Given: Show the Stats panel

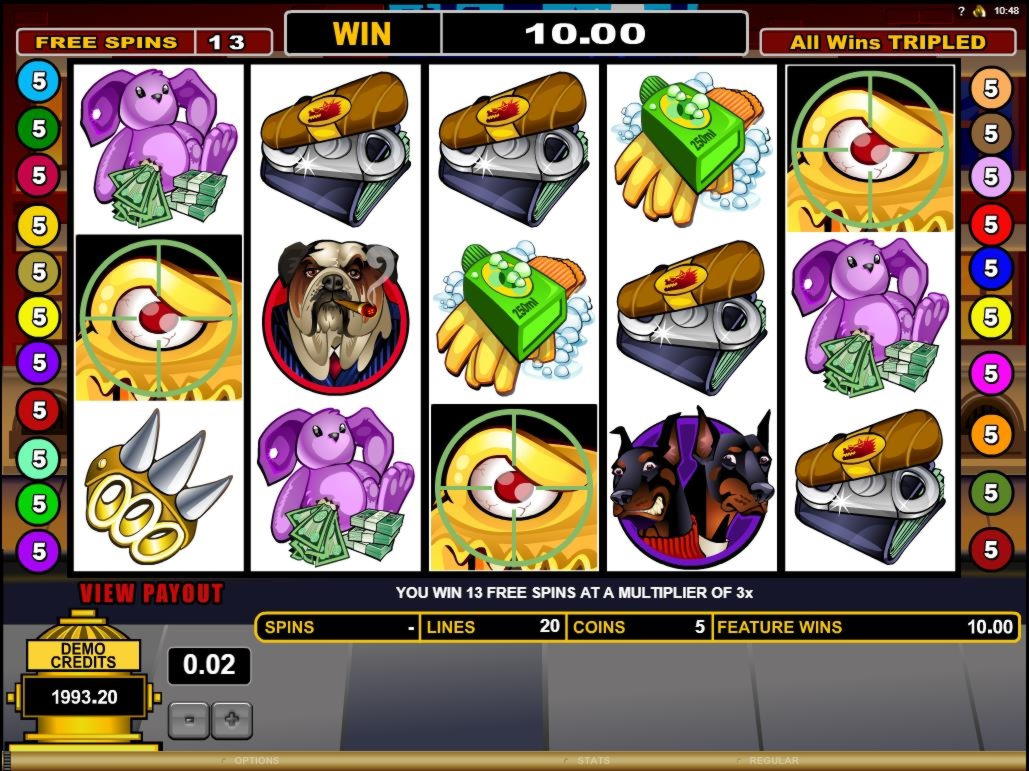Looking at the screenshot, I should pyautogui.click(x=593, y=761).
